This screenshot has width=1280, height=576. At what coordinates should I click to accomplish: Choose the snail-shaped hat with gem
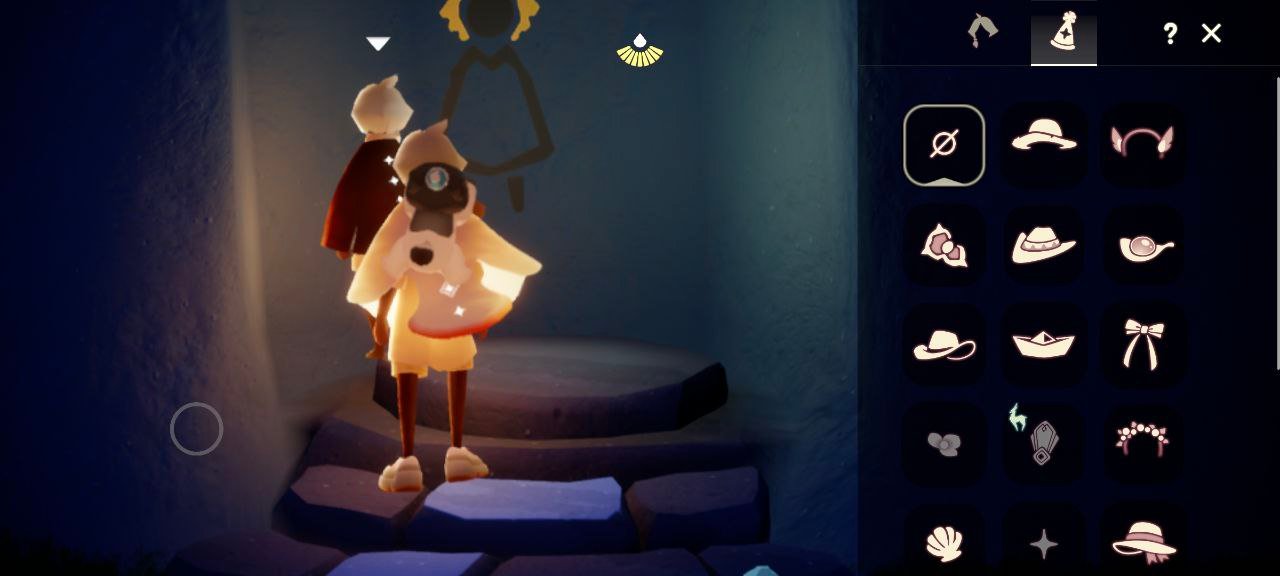pos(1143,245)
